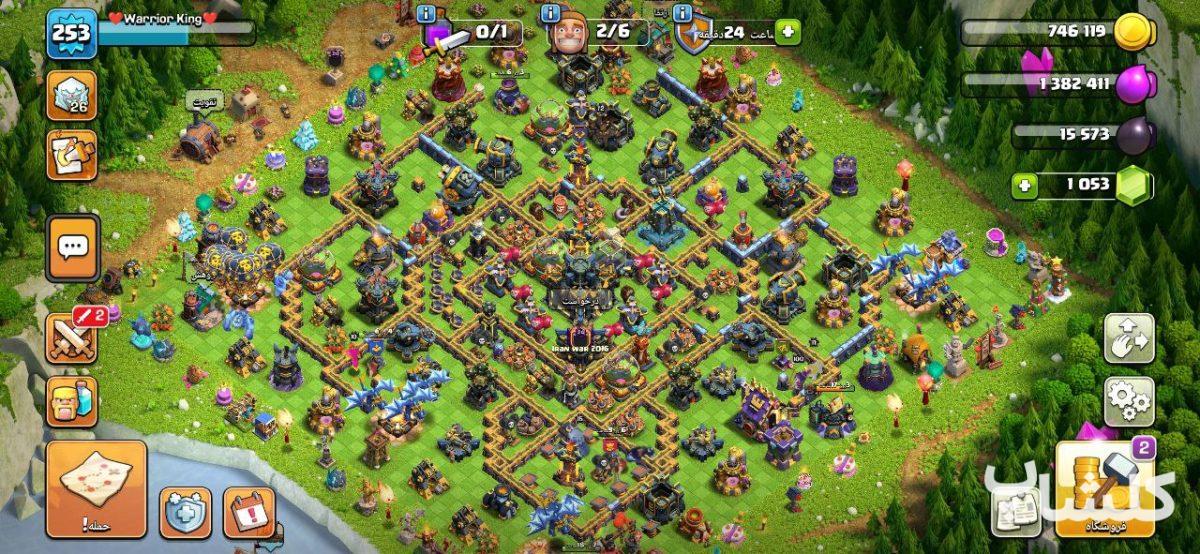Click the green plus next to shield timer
Viewport: 1200px width, 554px height.
[788, 32]
